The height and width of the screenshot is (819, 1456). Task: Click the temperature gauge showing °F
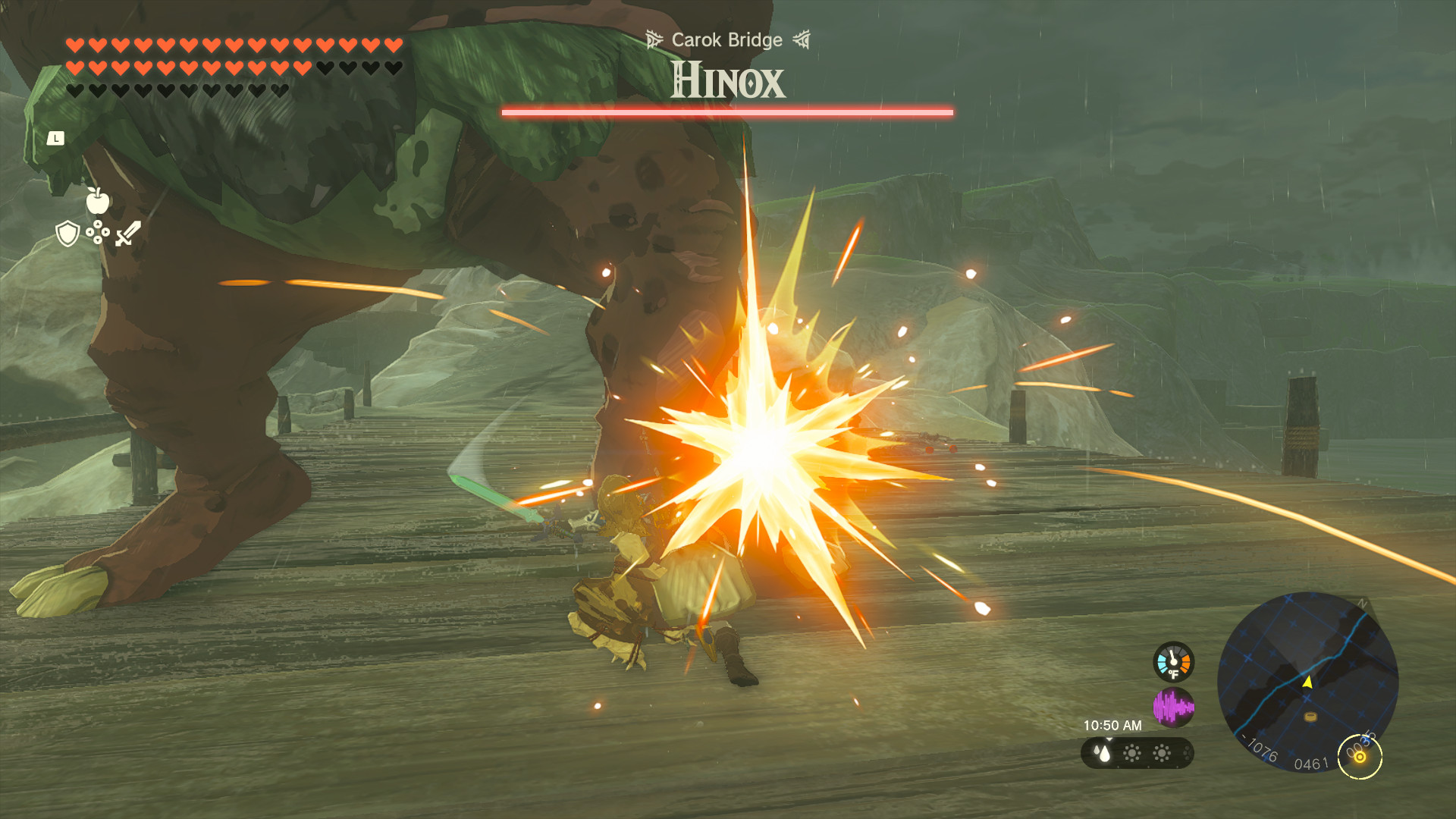(x=1173, y=662)
